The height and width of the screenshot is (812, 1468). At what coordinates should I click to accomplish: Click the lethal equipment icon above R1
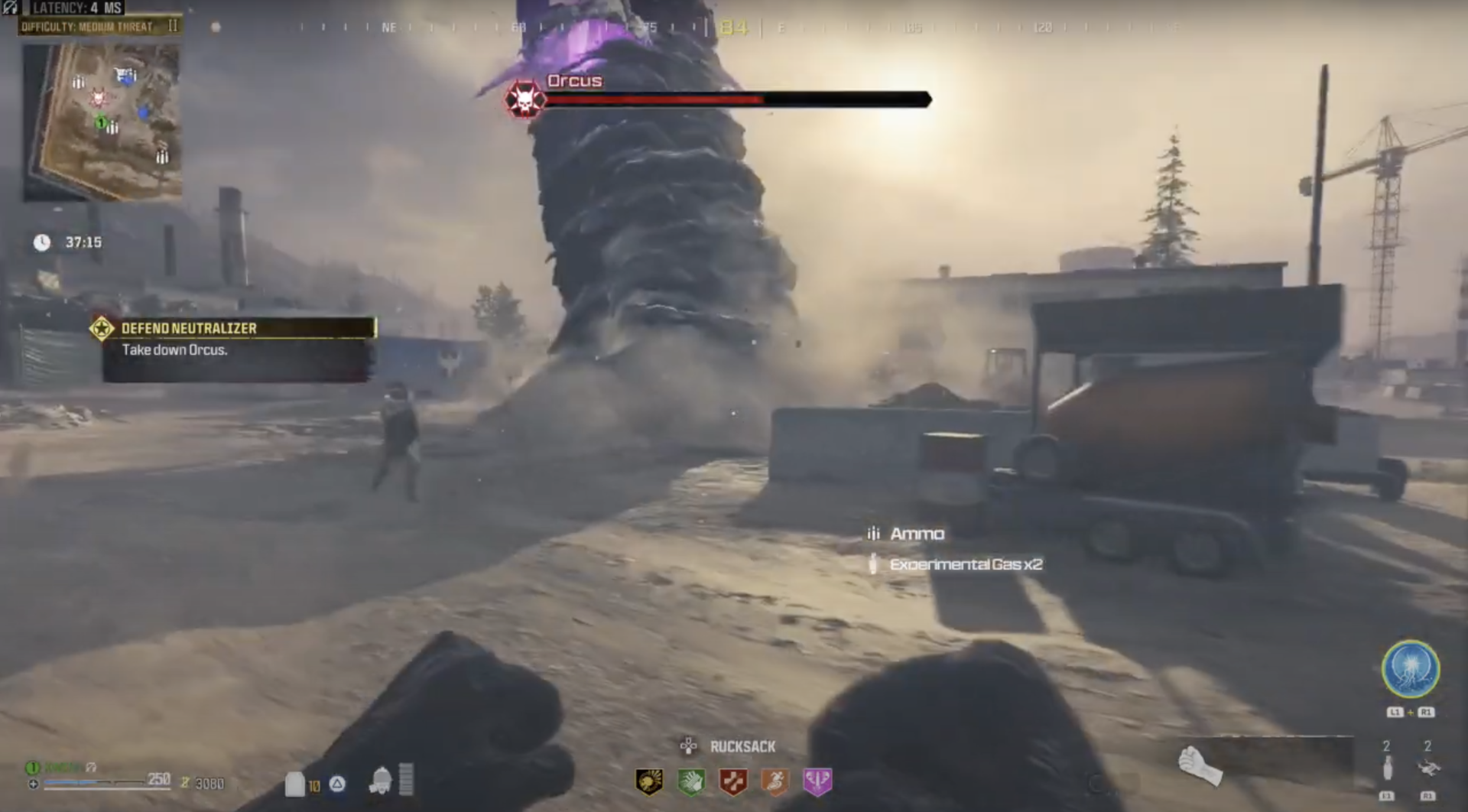1427,768
